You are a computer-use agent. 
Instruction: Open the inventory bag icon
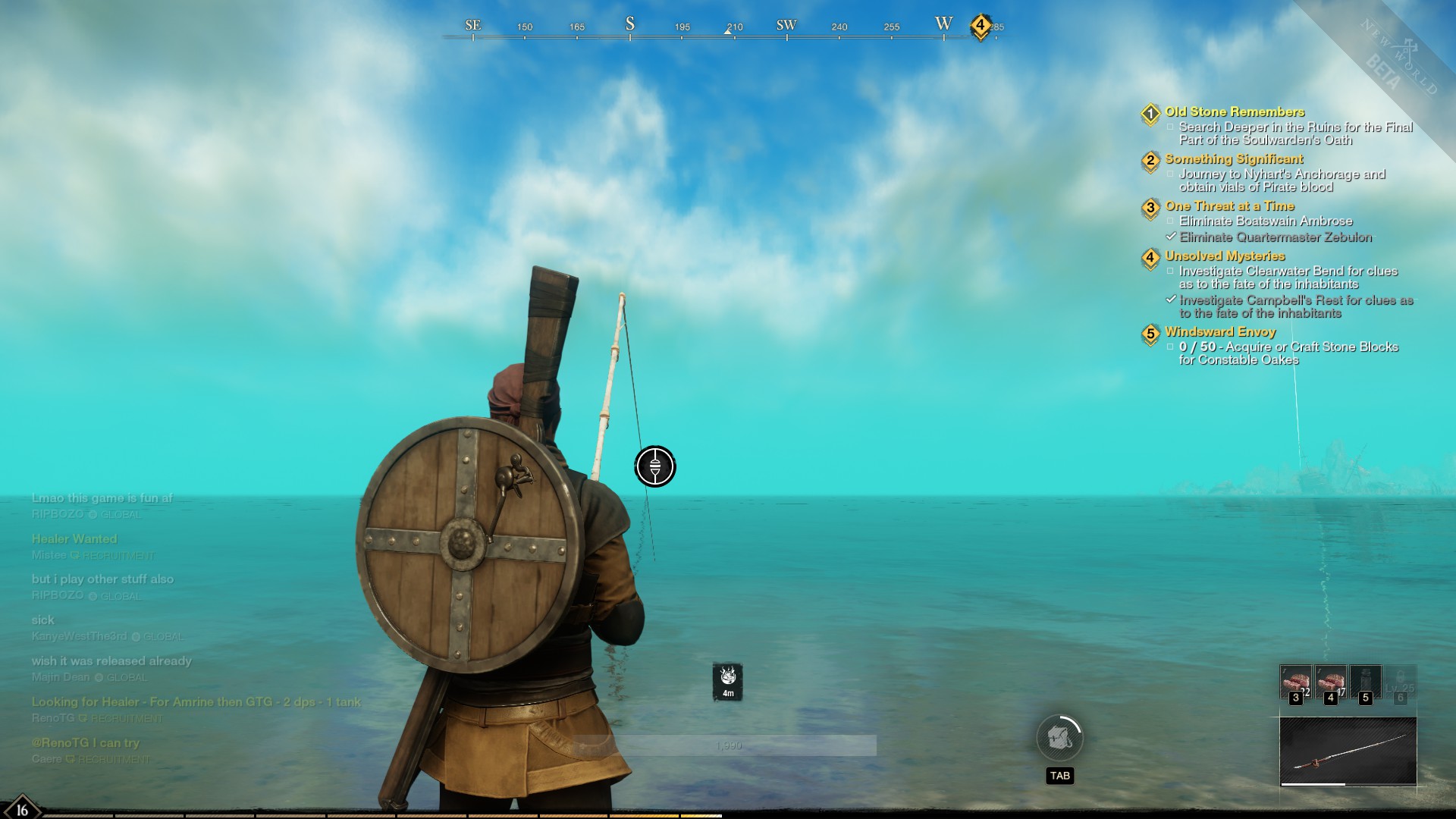[x=1059, y=738]
